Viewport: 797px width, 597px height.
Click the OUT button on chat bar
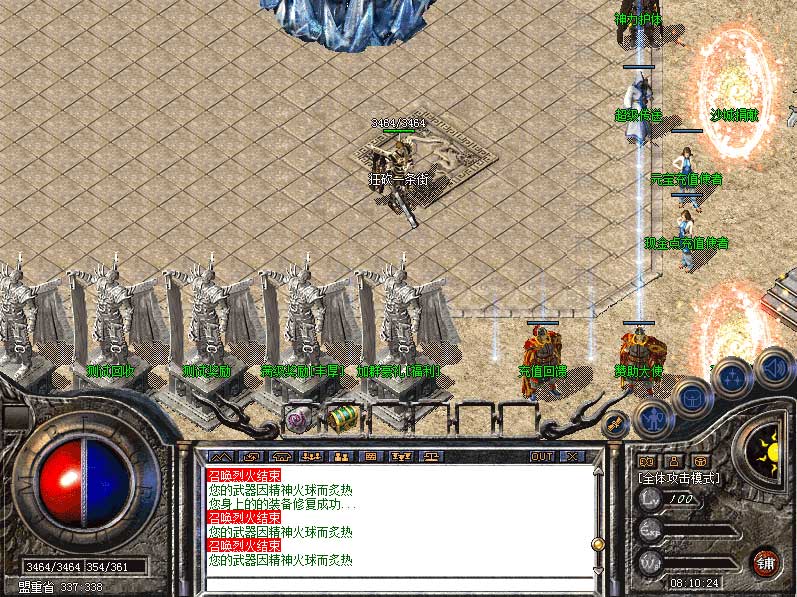pyautogui.click(x=541, y=456)
